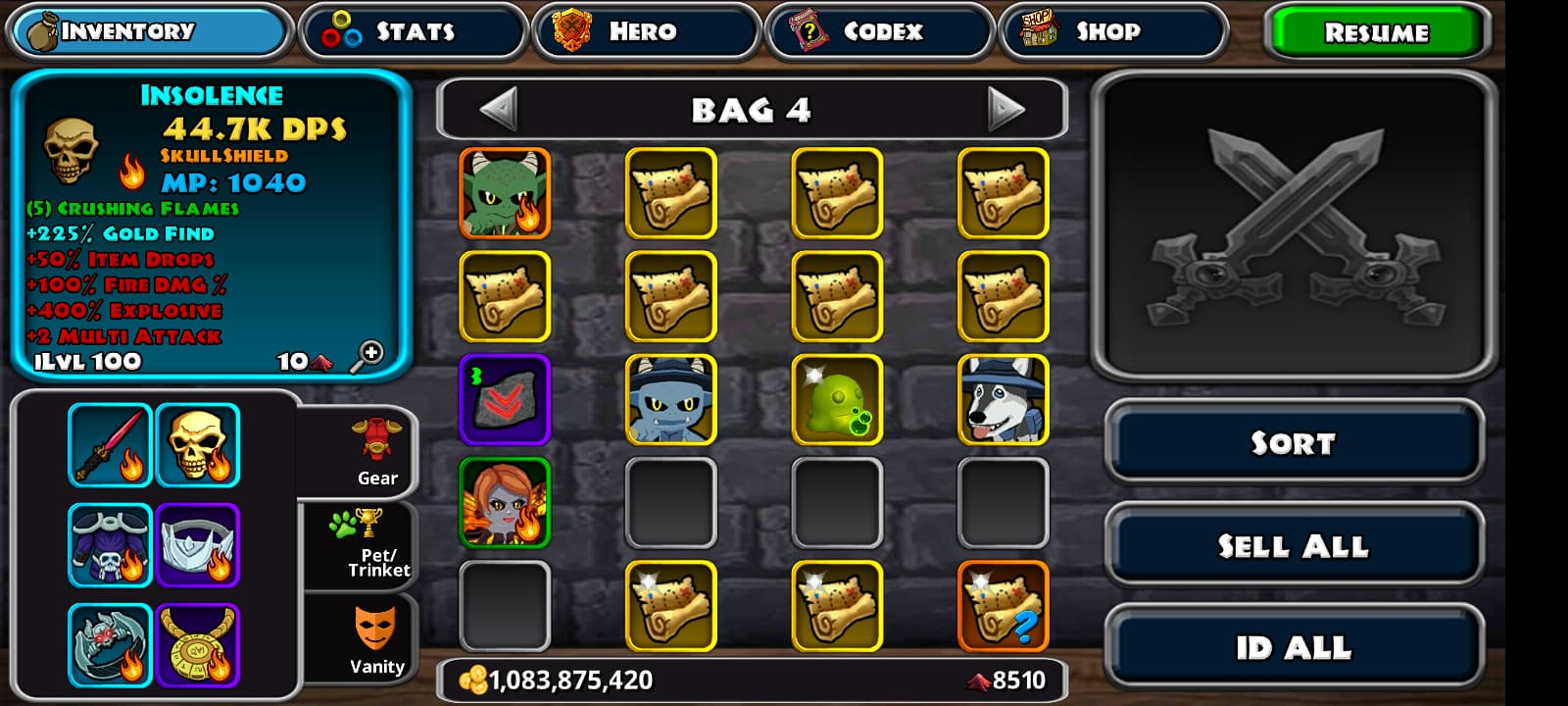Choose the green dragon pet item
1568x706 pixels.
click(x=505, y=193)
